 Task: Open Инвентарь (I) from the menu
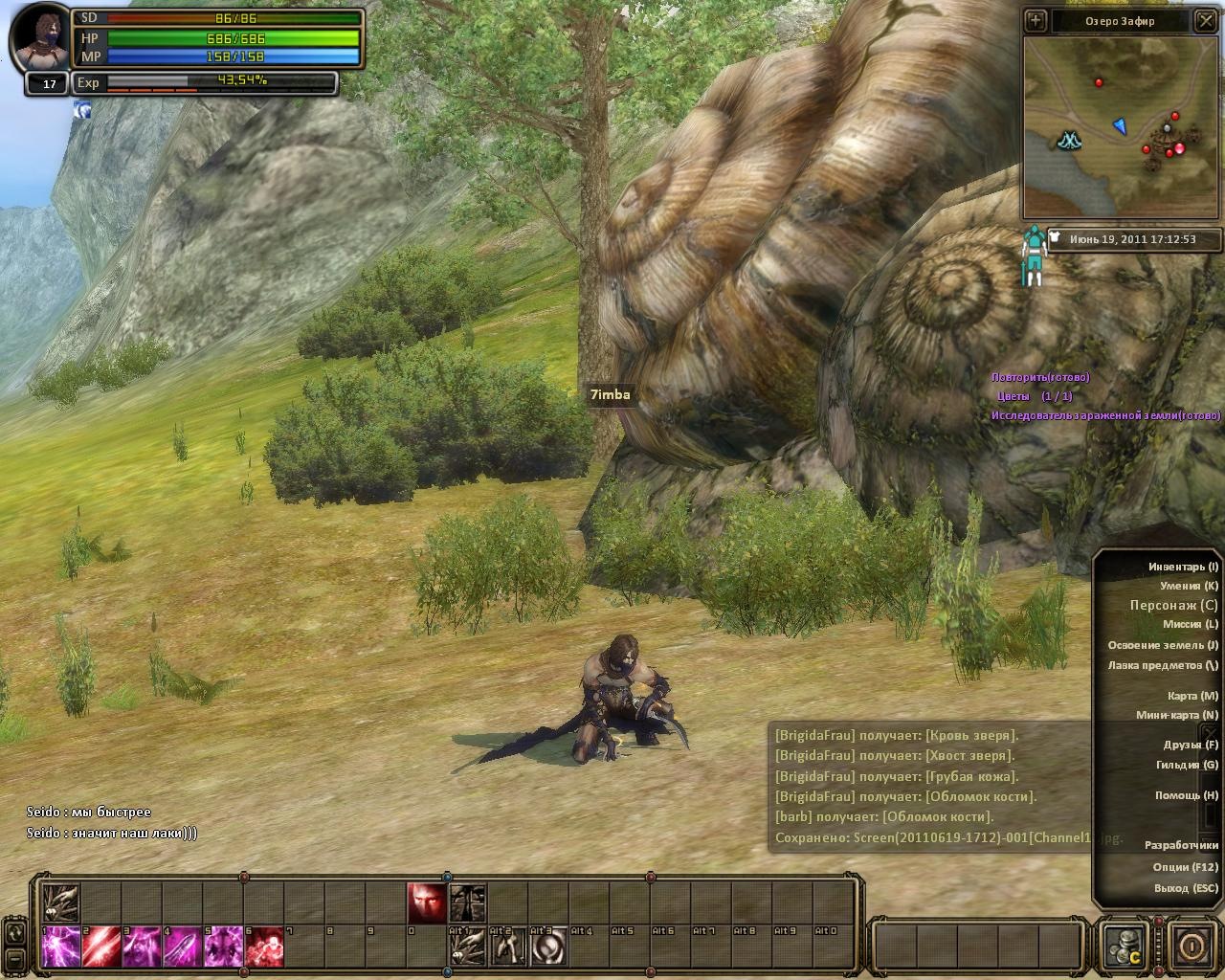[x=1183, y=567]
